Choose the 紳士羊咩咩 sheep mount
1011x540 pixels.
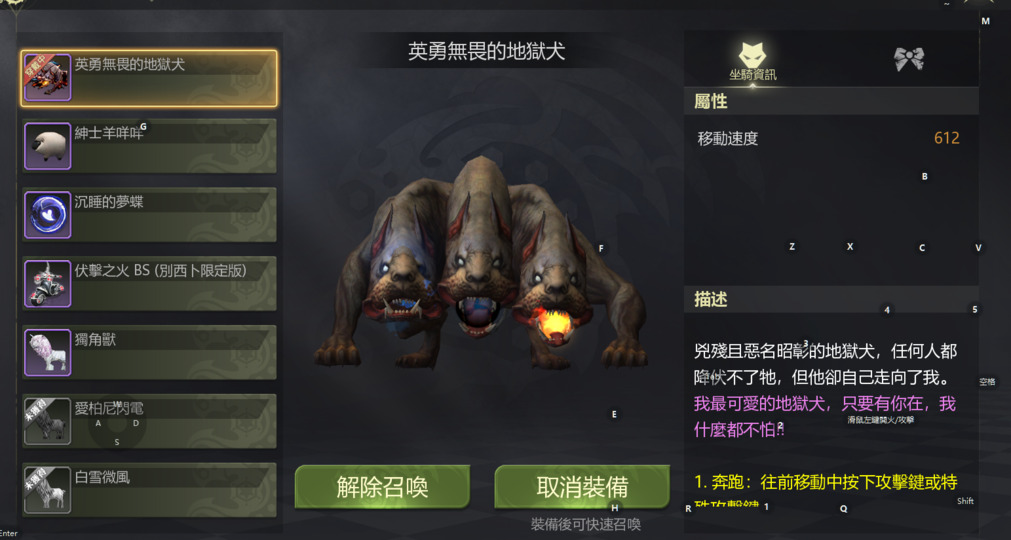[149, 146]
